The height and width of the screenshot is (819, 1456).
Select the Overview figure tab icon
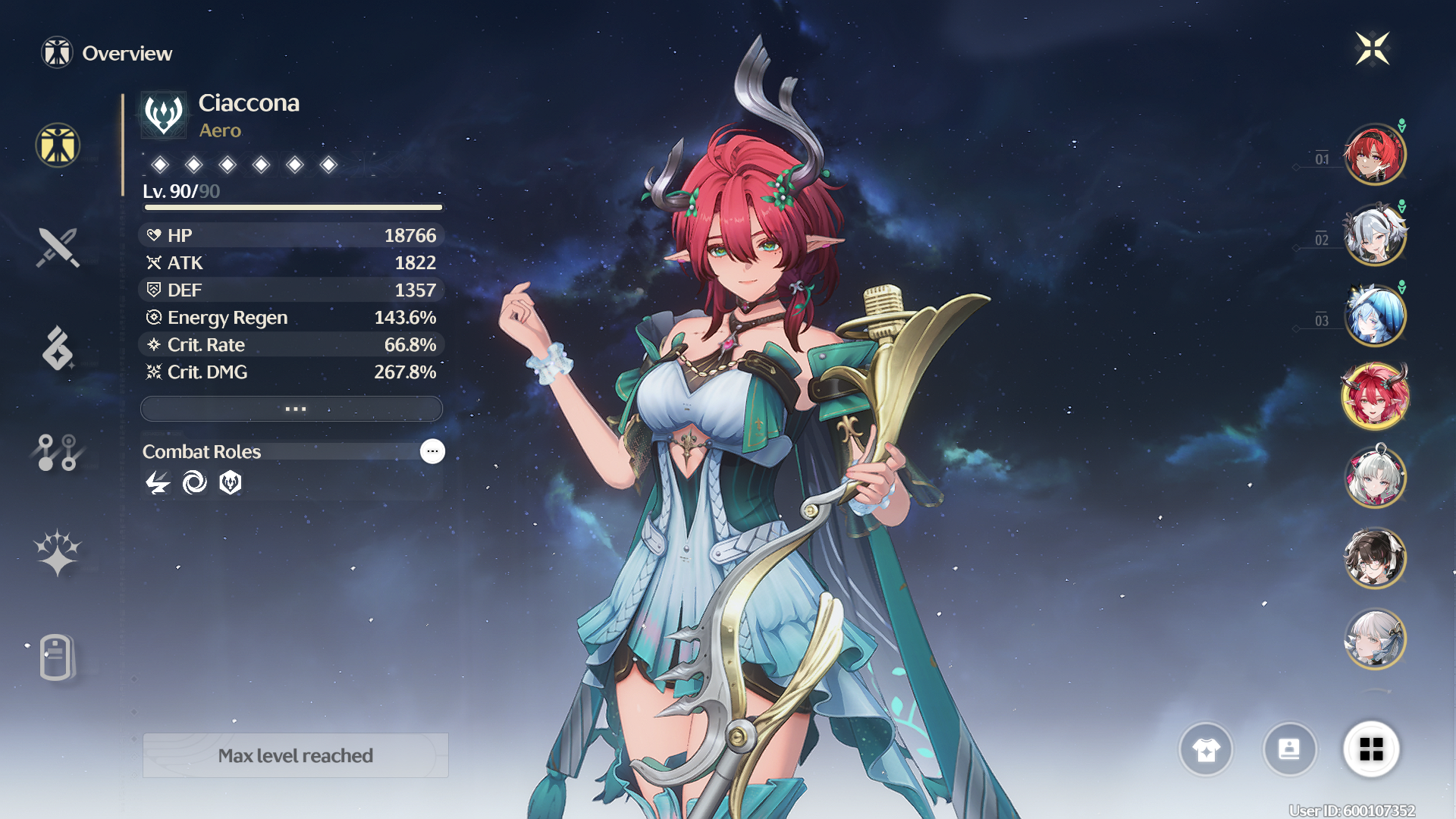58,145
